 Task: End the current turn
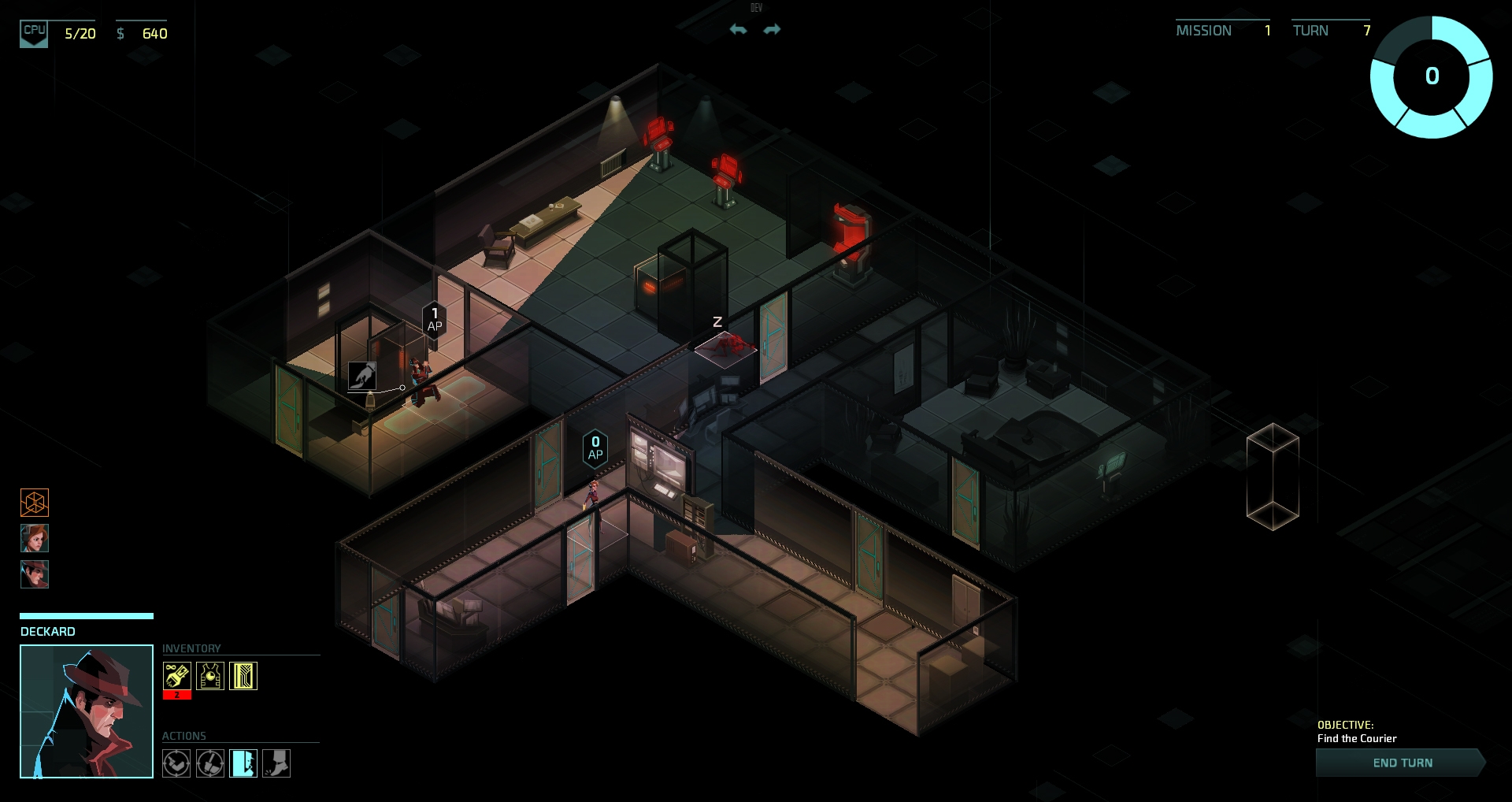click(1402, 763)
